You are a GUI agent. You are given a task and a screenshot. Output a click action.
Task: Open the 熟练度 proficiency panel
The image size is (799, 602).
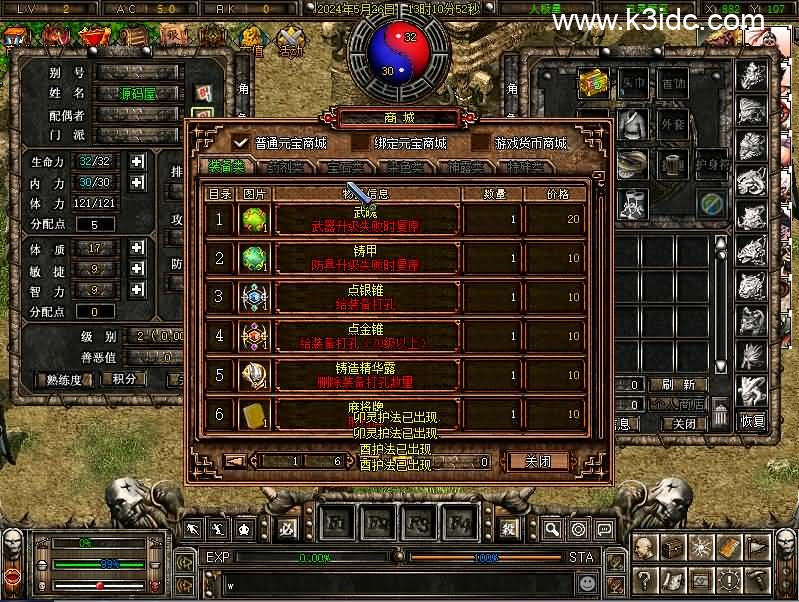click(x=64, y=380)
